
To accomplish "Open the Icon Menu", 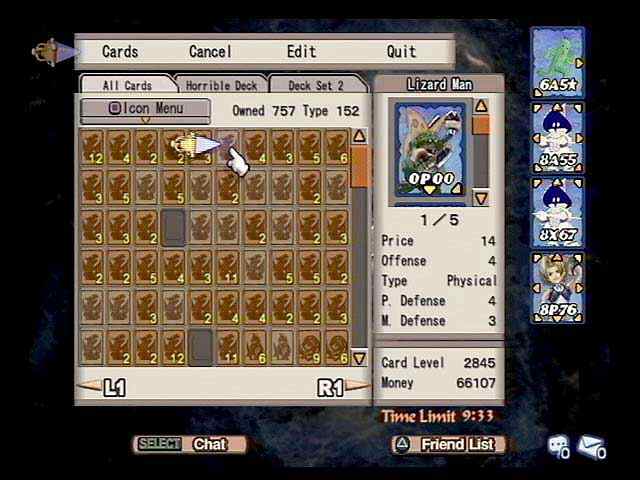I will pos(146,108).
